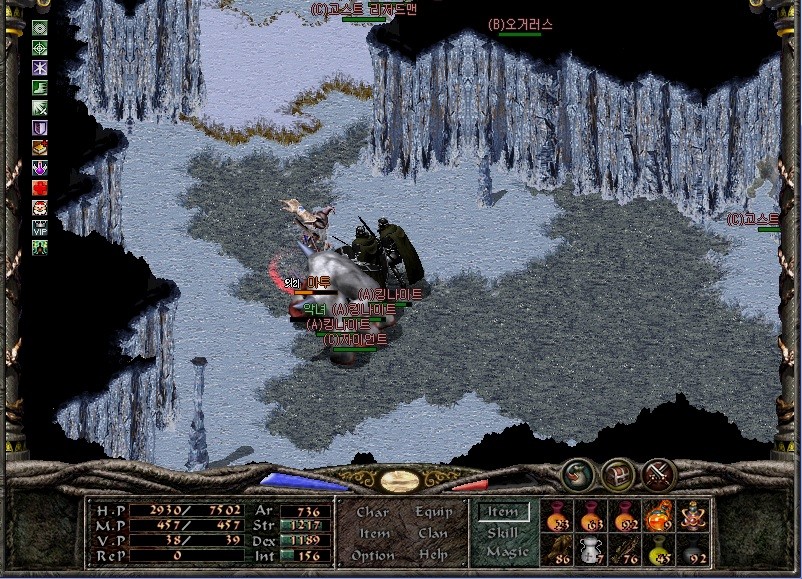The width and height of the screenshot is (802, 579).
Task: Use the red potion stack of 23
Action: (x=556, y=515)
